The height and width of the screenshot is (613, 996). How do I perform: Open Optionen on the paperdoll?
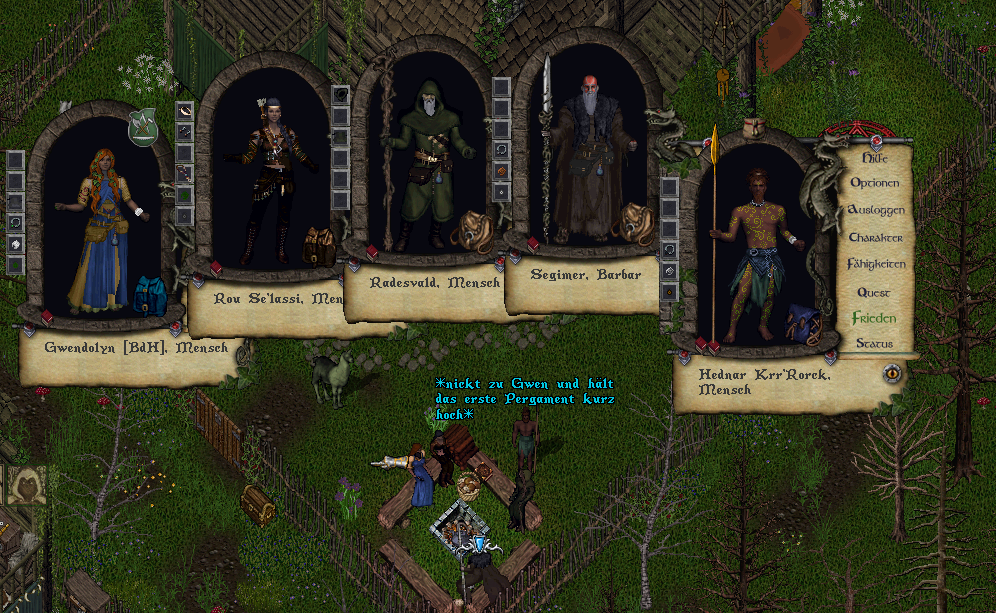click(x=874, y=183)
